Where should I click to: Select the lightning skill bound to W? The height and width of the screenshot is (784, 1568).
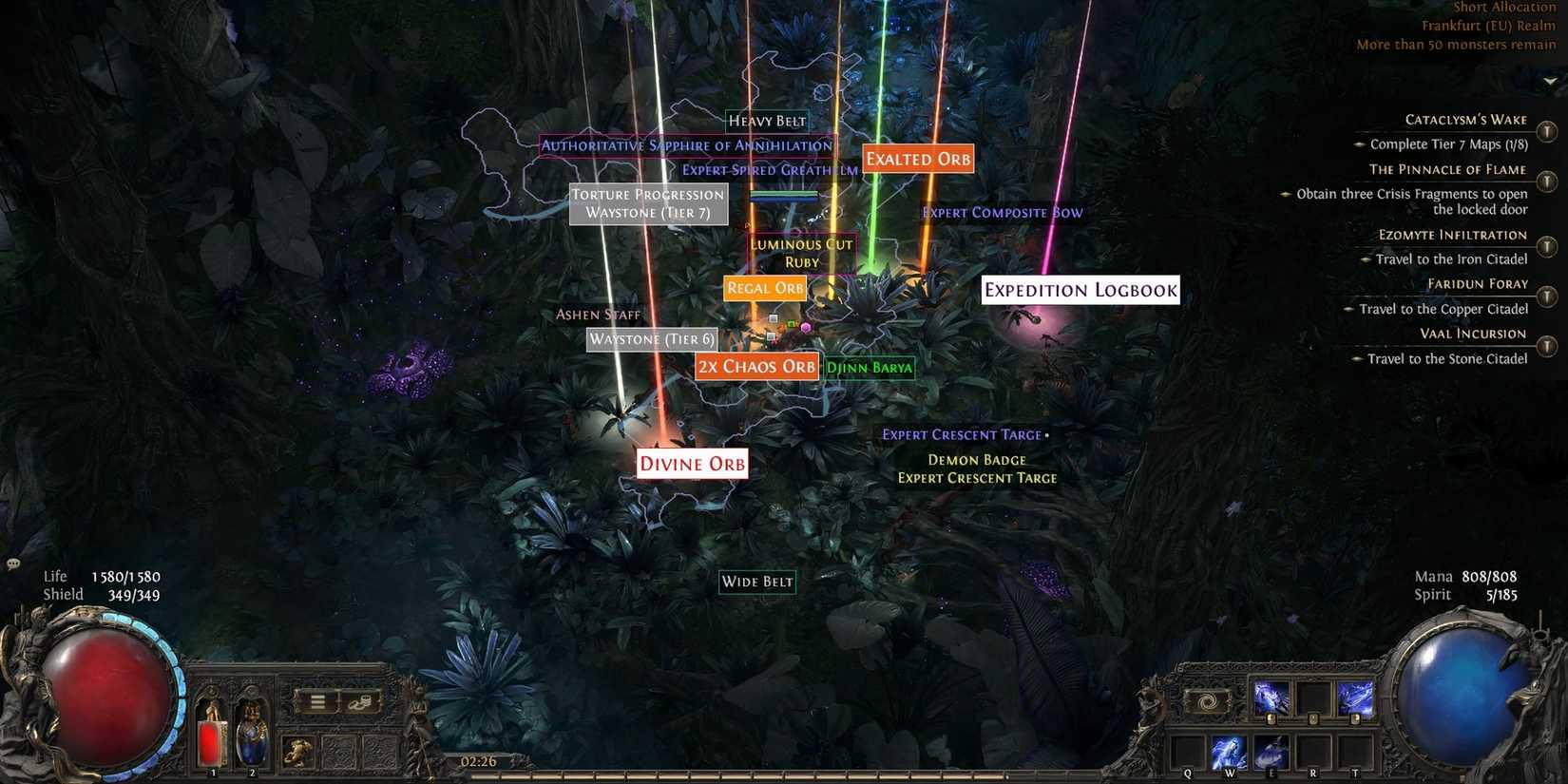1230,752
